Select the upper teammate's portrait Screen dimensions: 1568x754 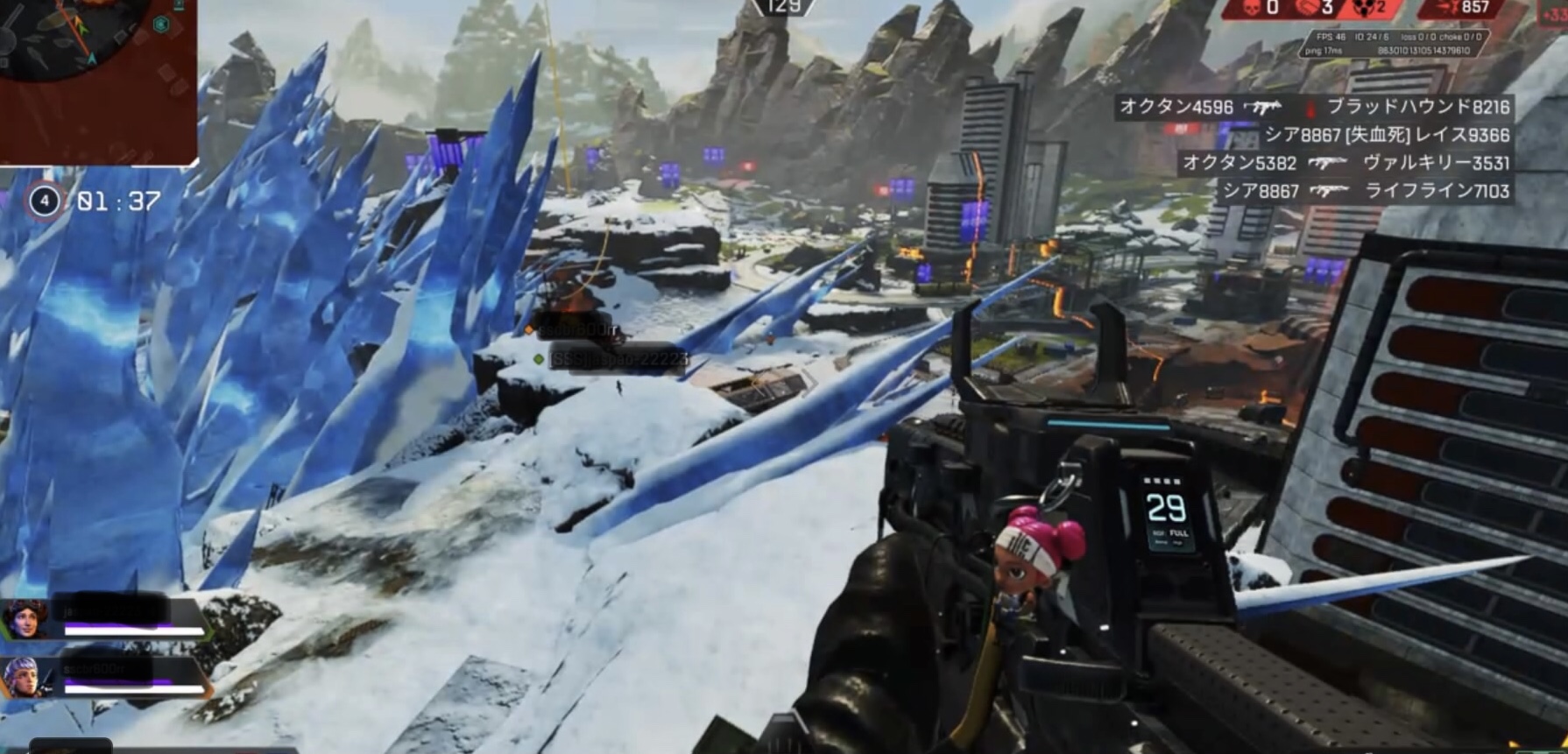click(x=25, y=619)
